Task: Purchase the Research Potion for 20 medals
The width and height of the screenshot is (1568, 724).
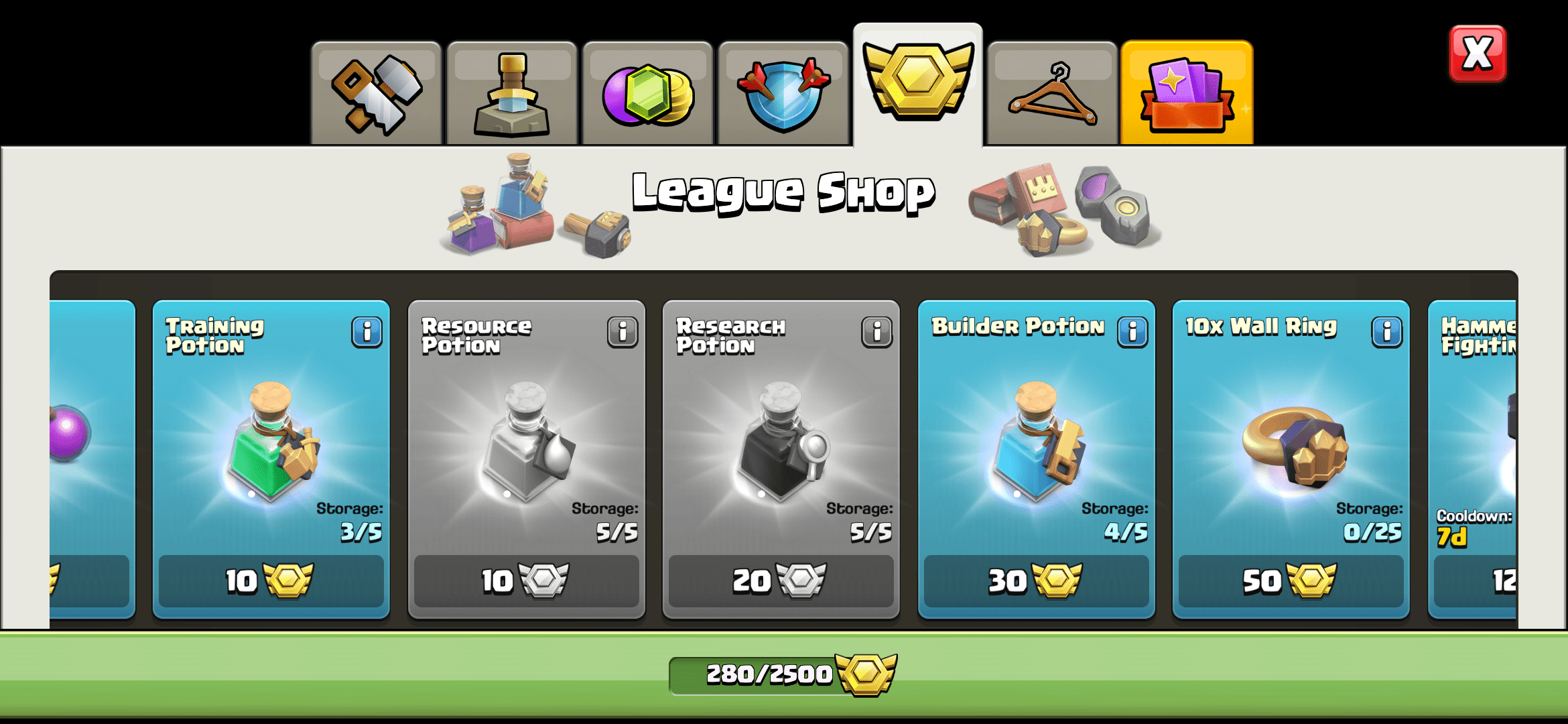Action: pyautogui.click(x=781, y=582)
